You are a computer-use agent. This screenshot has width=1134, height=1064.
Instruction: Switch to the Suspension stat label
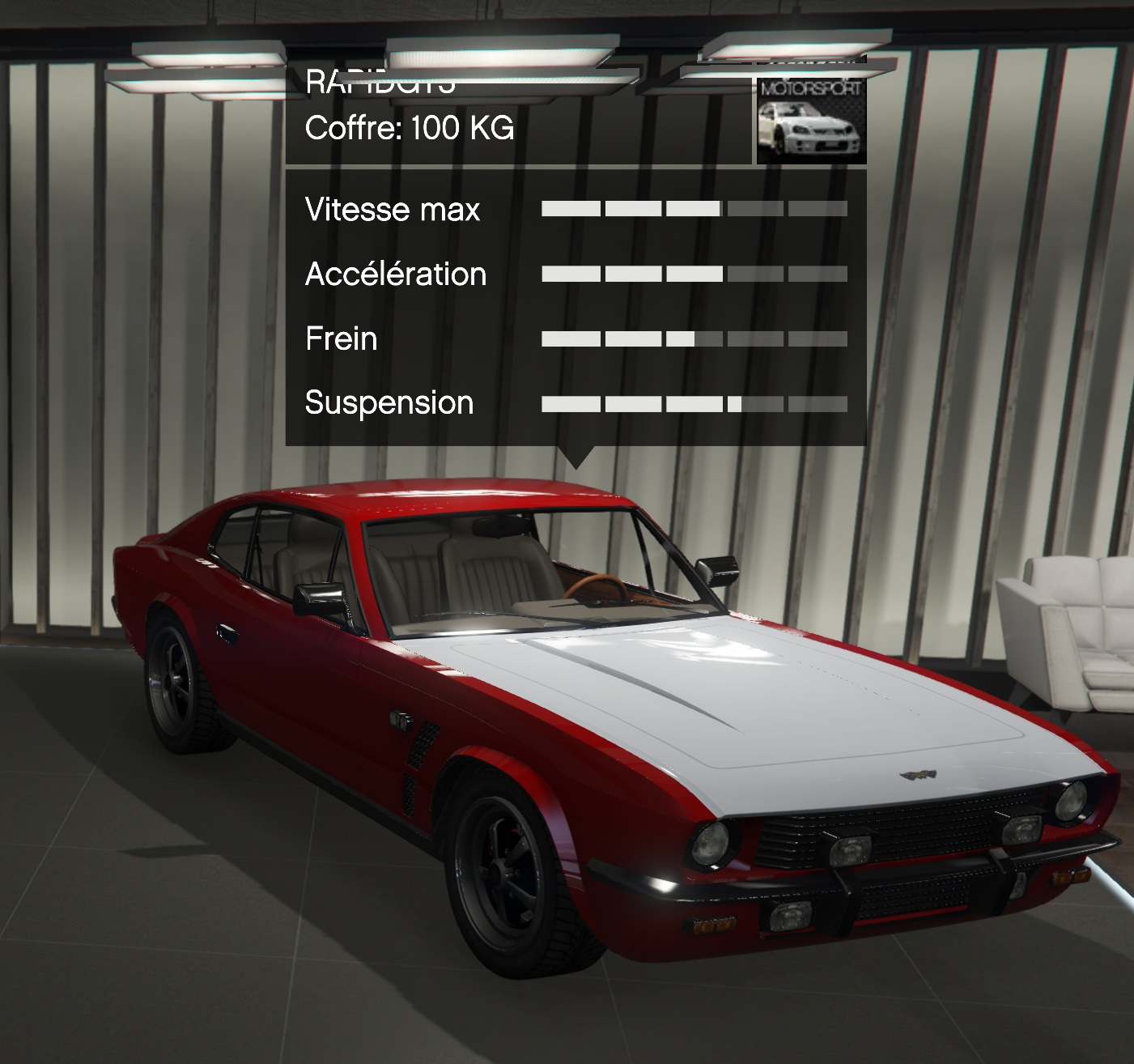pyautogui.click(x=388, y=402)
